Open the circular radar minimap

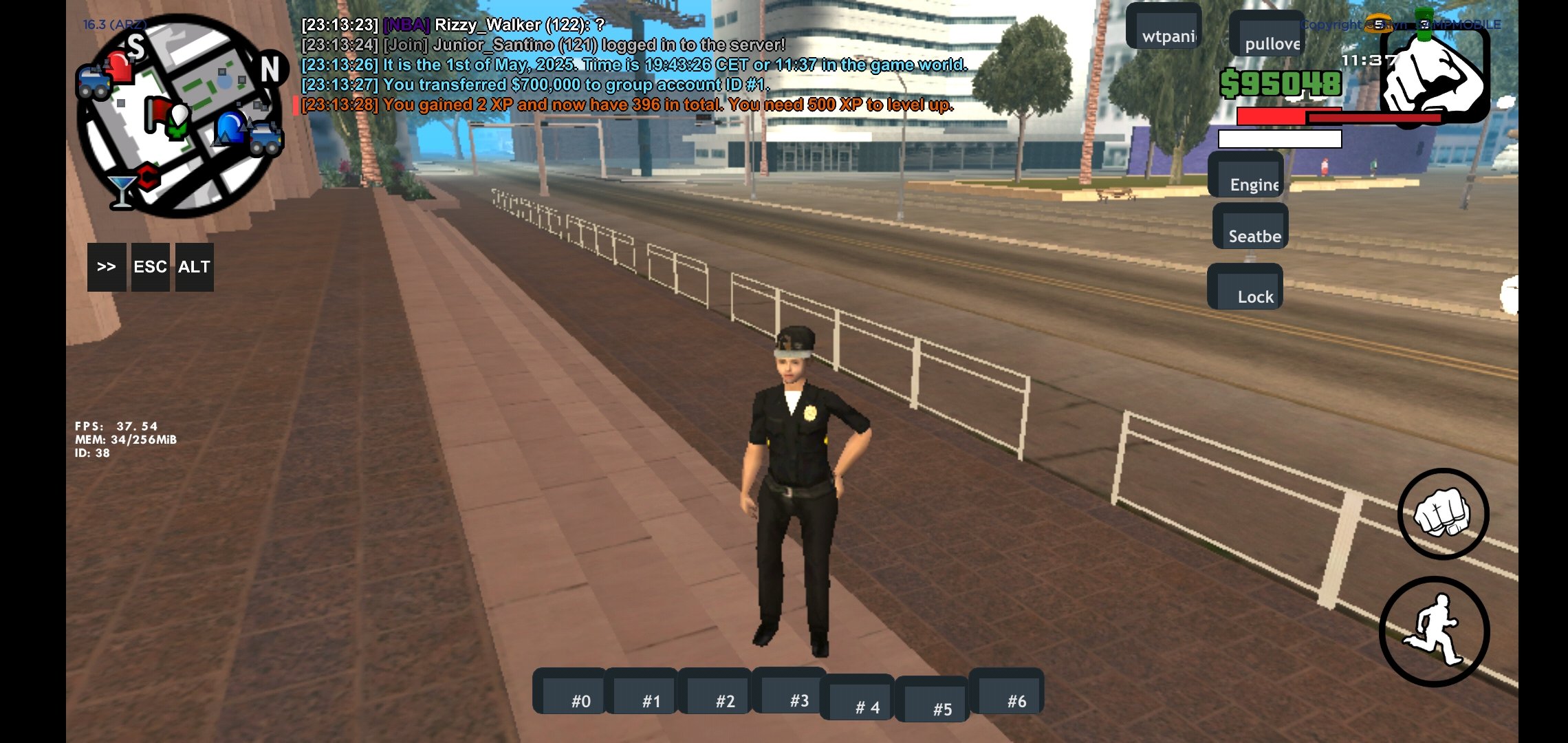(180, 116)
